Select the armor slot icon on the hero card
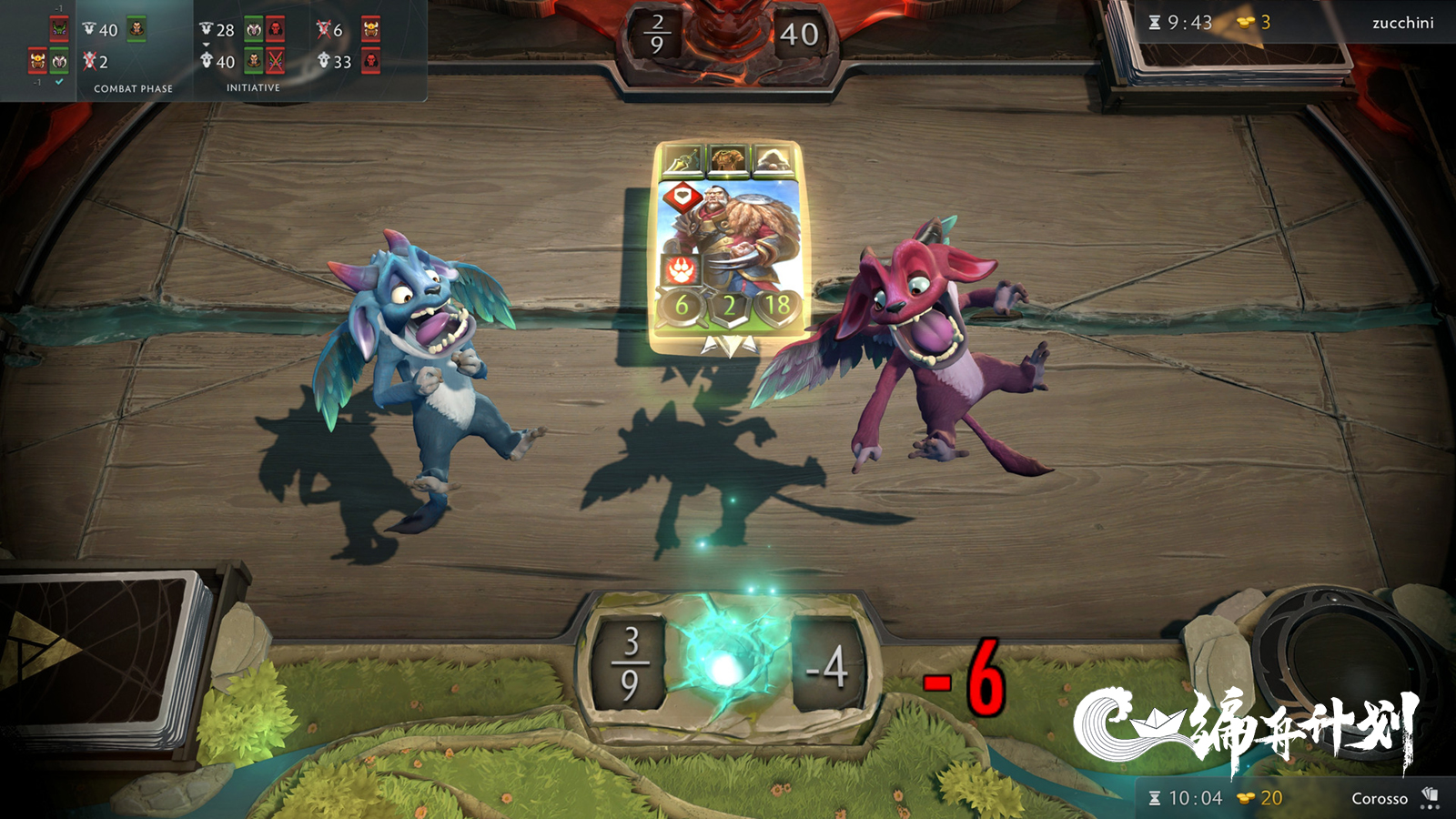 click(x=728, y=159)
